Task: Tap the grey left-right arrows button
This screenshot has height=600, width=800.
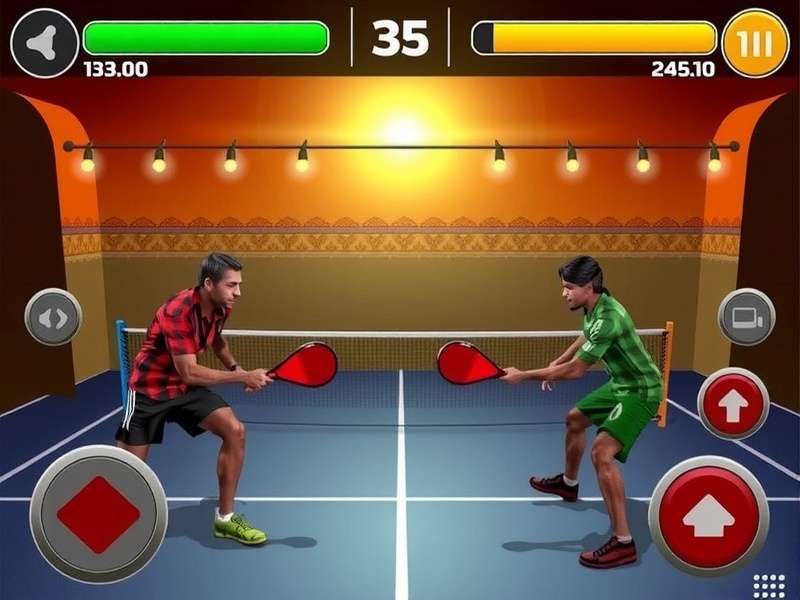Action: pos(53,318)
